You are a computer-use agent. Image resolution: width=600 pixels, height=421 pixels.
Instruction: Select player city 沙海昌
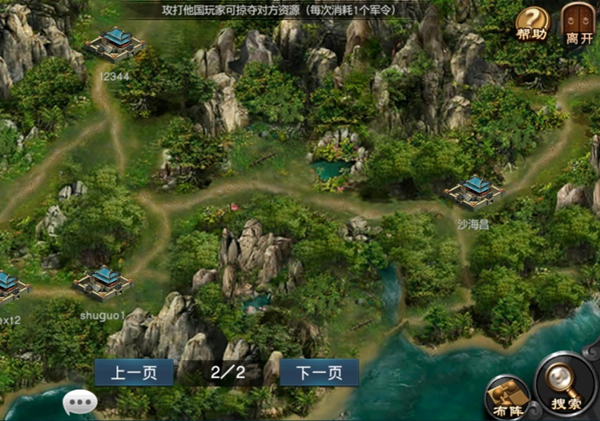pos(474,192)
